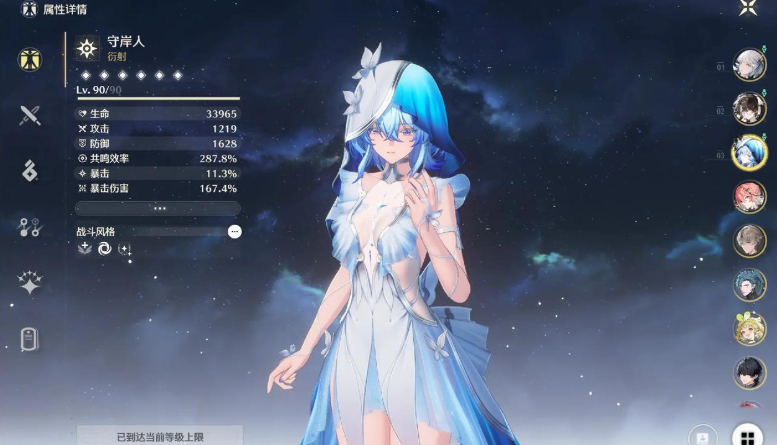Open the four-point star Resonance Chain tab
The width and height of the screenshot is (777, 445).
click(30, 283)
